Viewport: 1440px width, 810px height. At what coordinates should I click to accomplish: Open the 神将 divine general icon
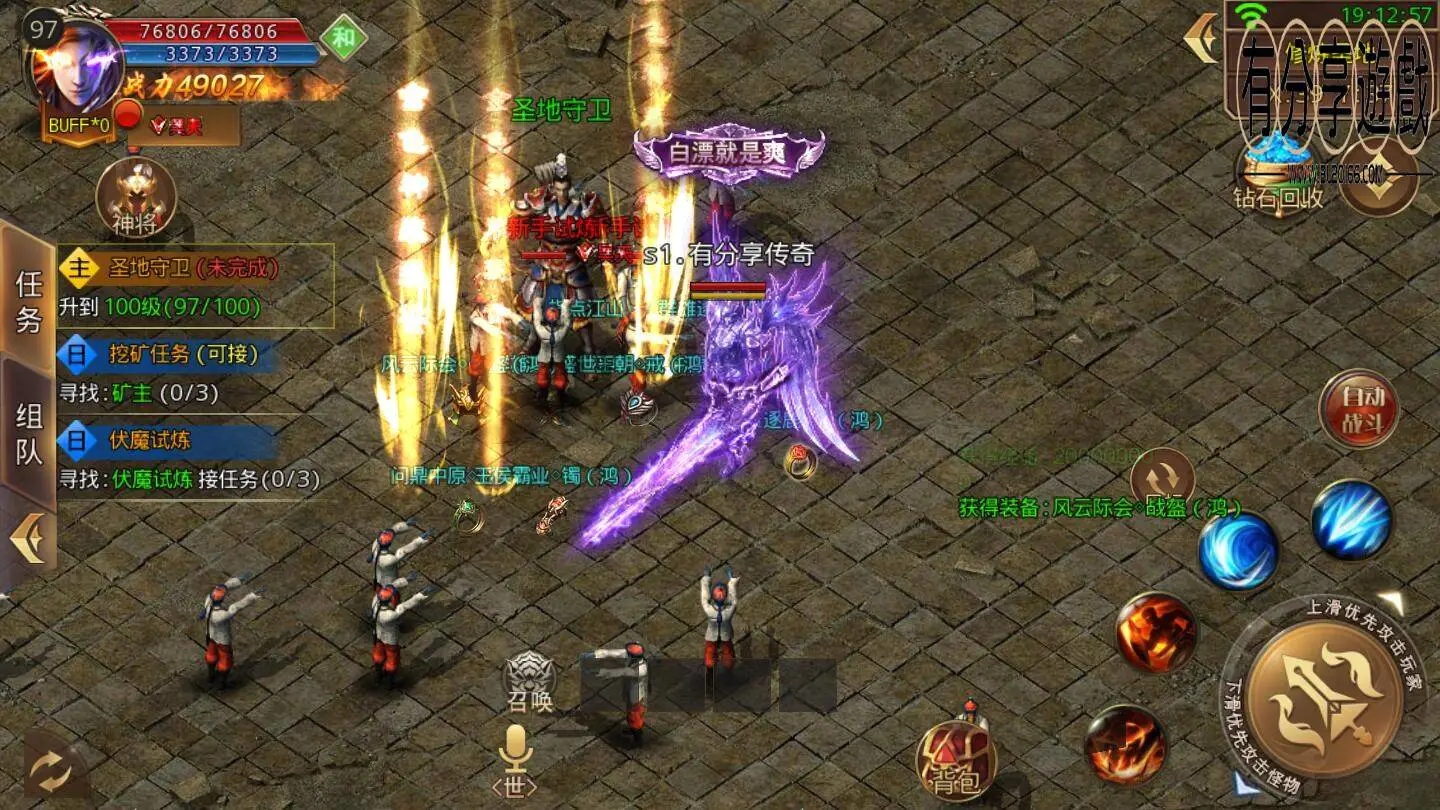[135, 197]
